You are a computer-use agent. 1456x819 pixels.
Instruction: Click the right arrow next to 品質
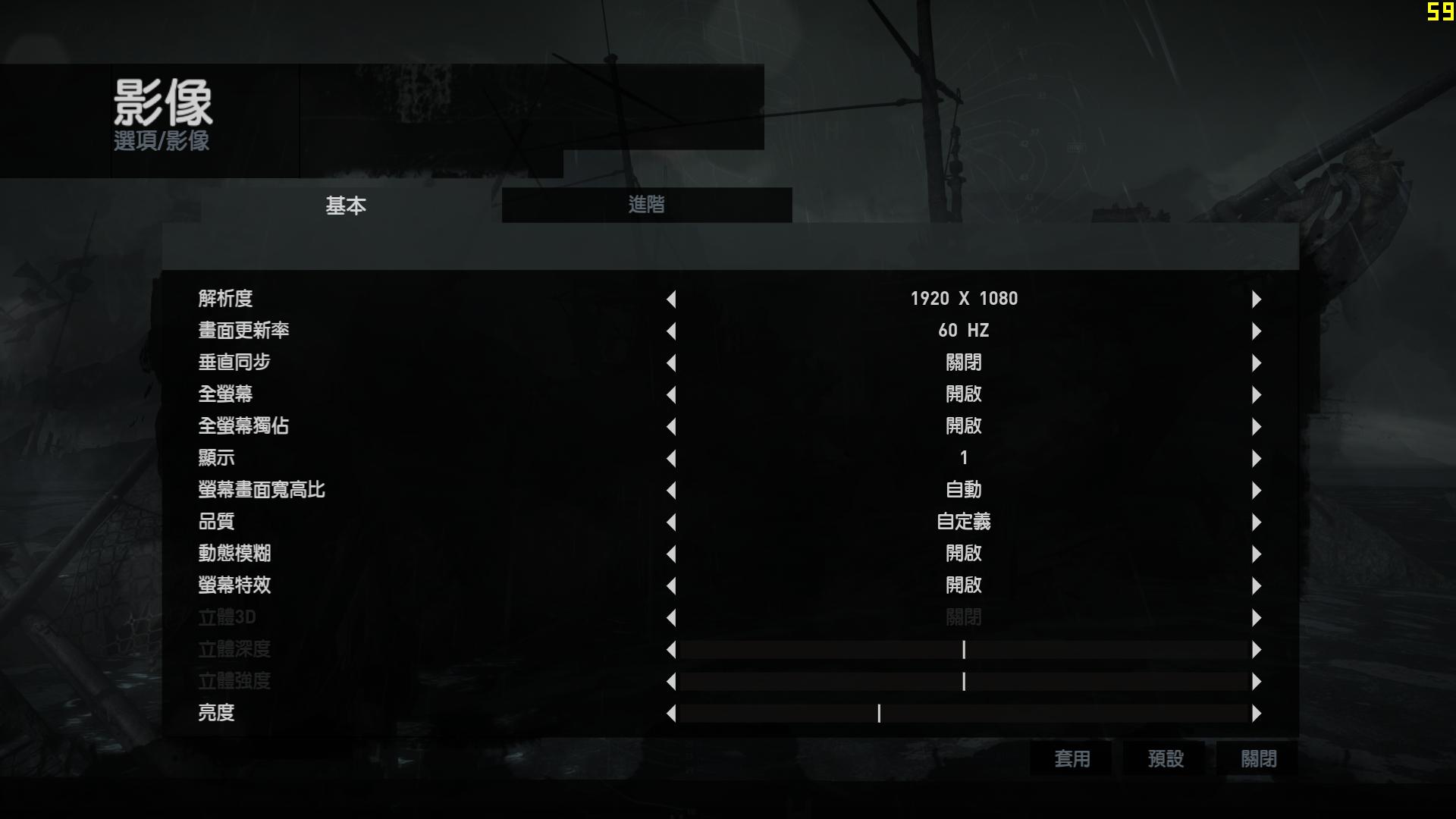pyautogui.click(x=1256, y=522)
